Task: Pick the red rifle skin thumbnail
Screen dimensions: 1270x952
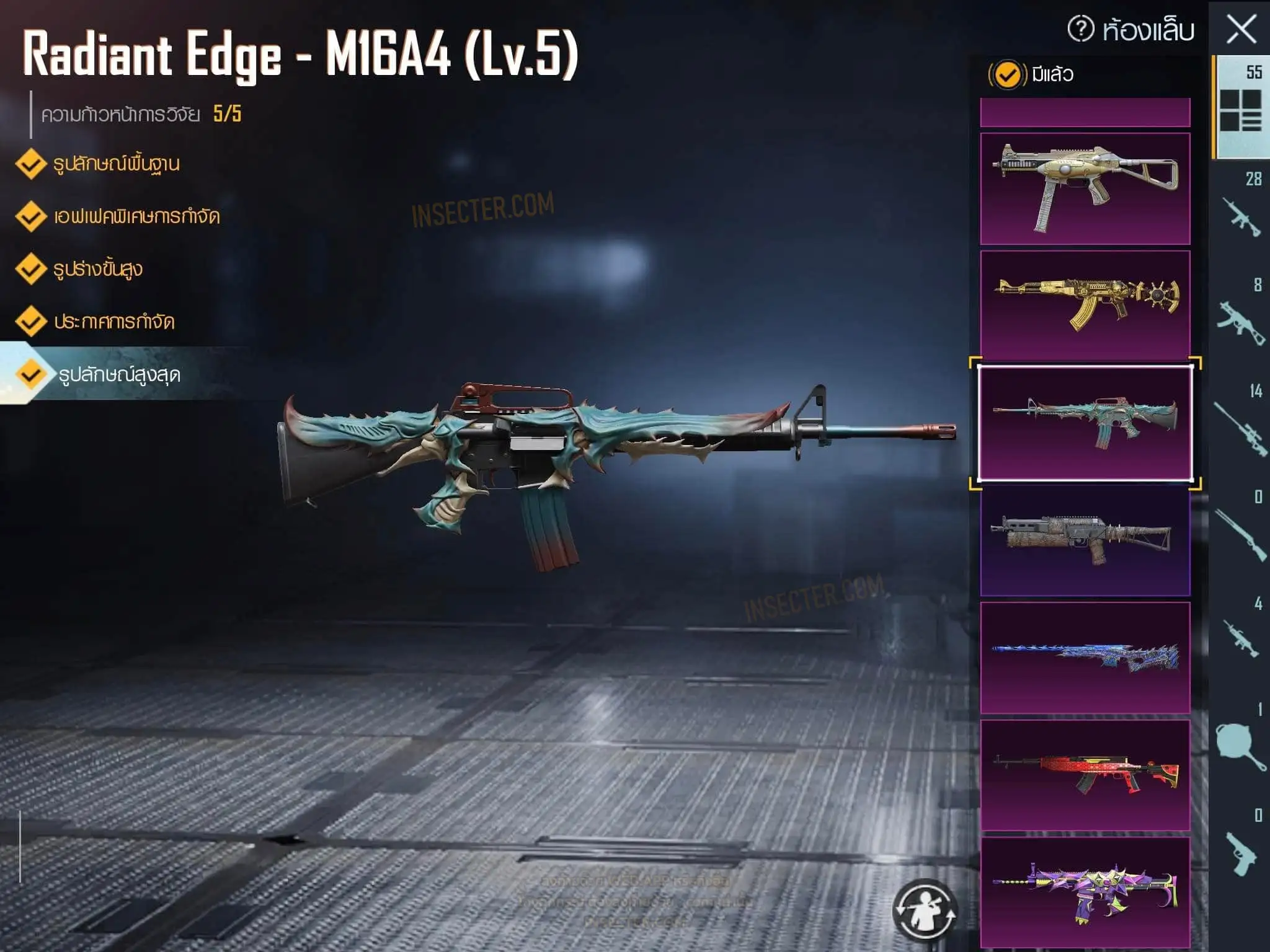Action: click(1085, 775)
